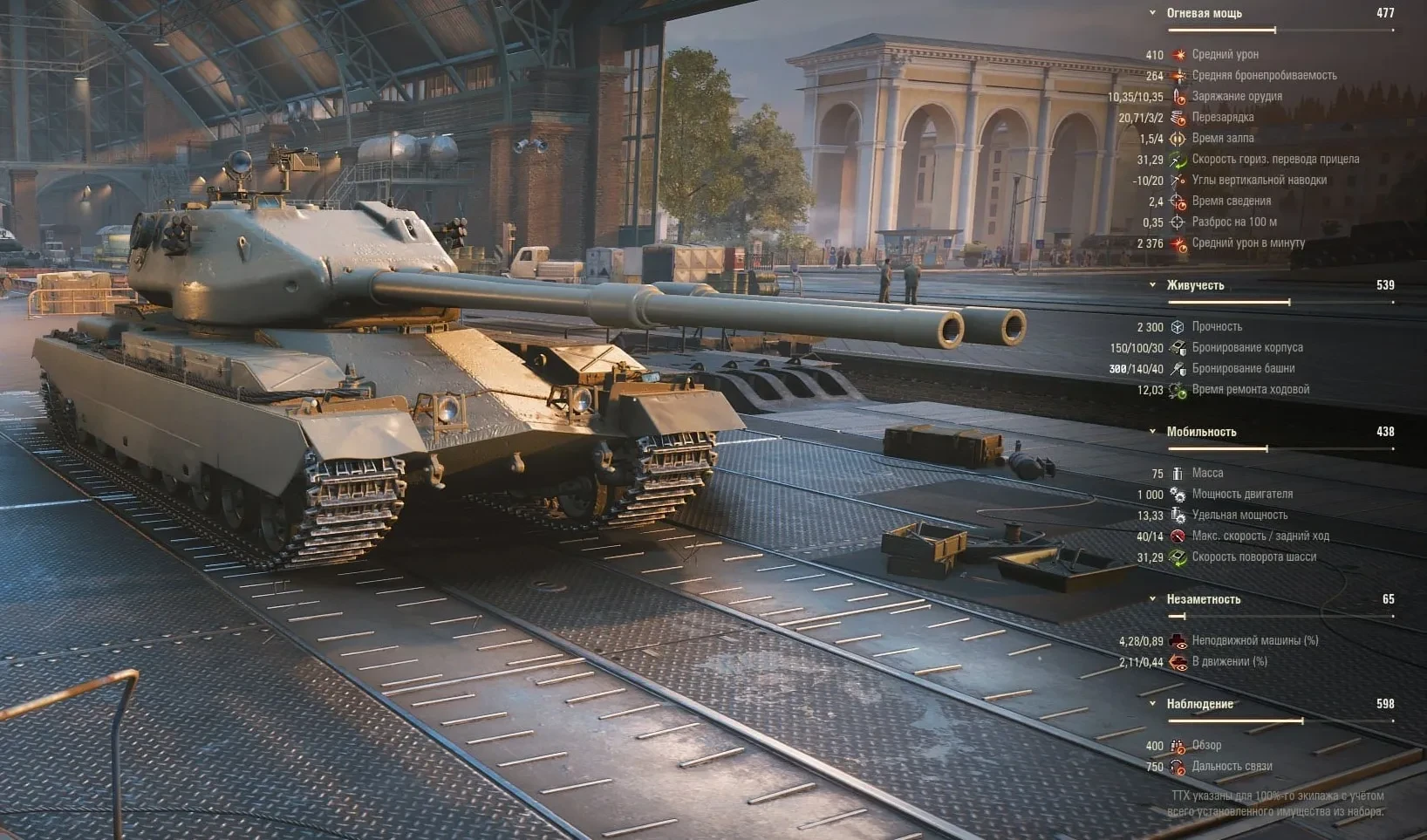The width and height of the screenshot is (1427, 840).
Task: Click the Средний урон damage icon
Action: point(1179,53)
